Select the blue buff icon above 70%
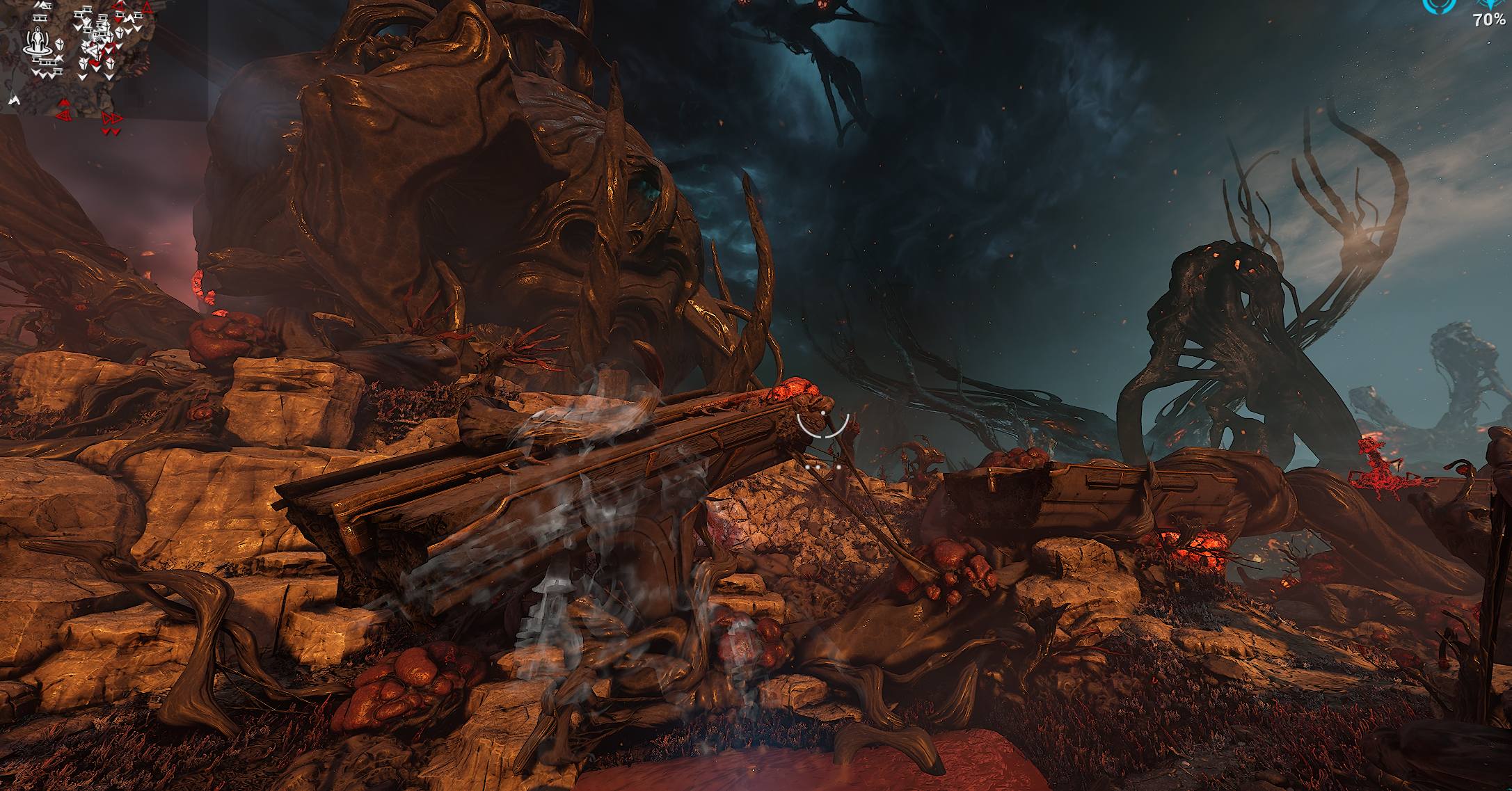This screenshot has width=1512, height=791. [1490, 5]
